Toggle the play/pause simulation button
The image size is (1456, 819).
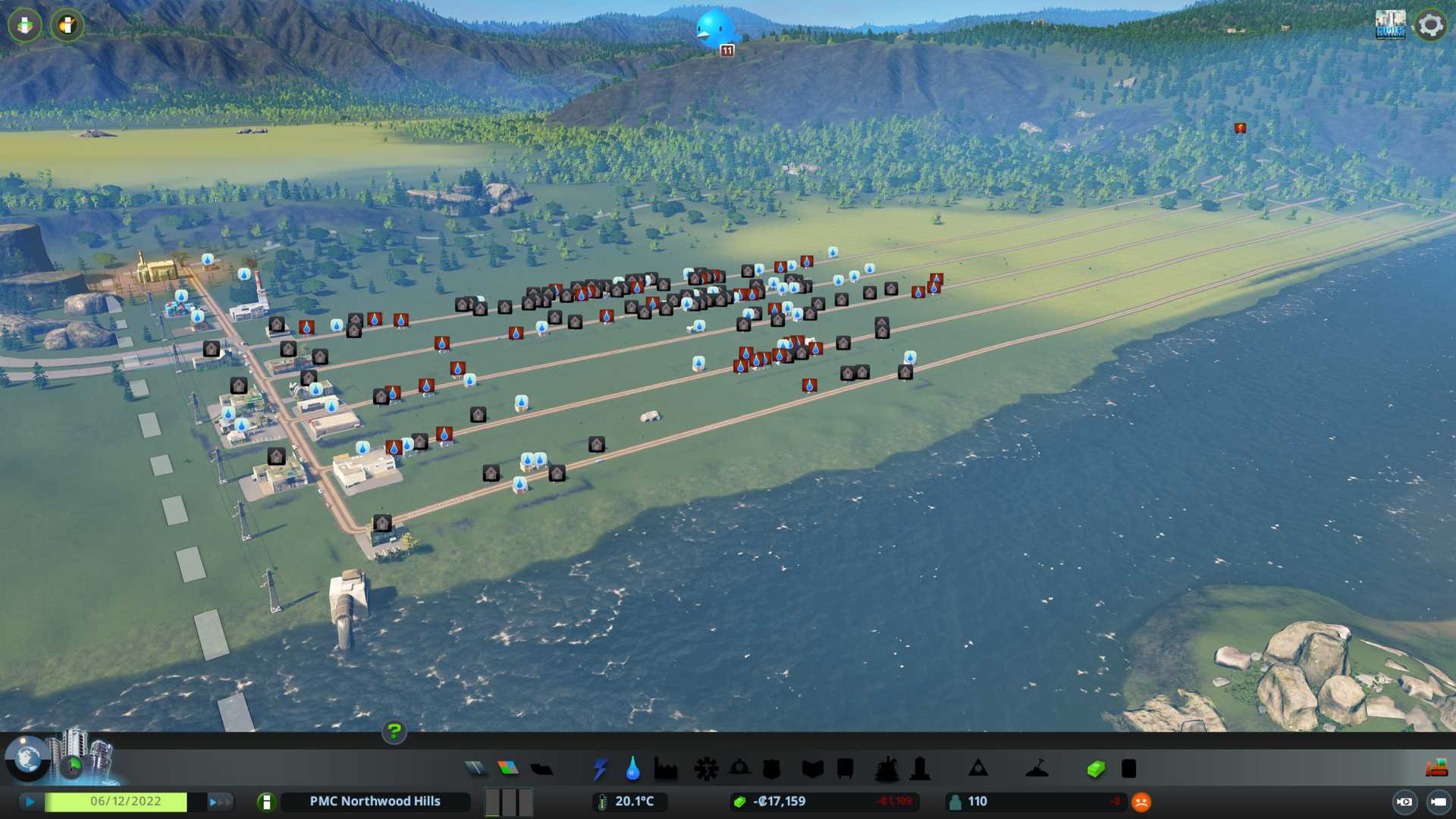click(x=30, y=802)
